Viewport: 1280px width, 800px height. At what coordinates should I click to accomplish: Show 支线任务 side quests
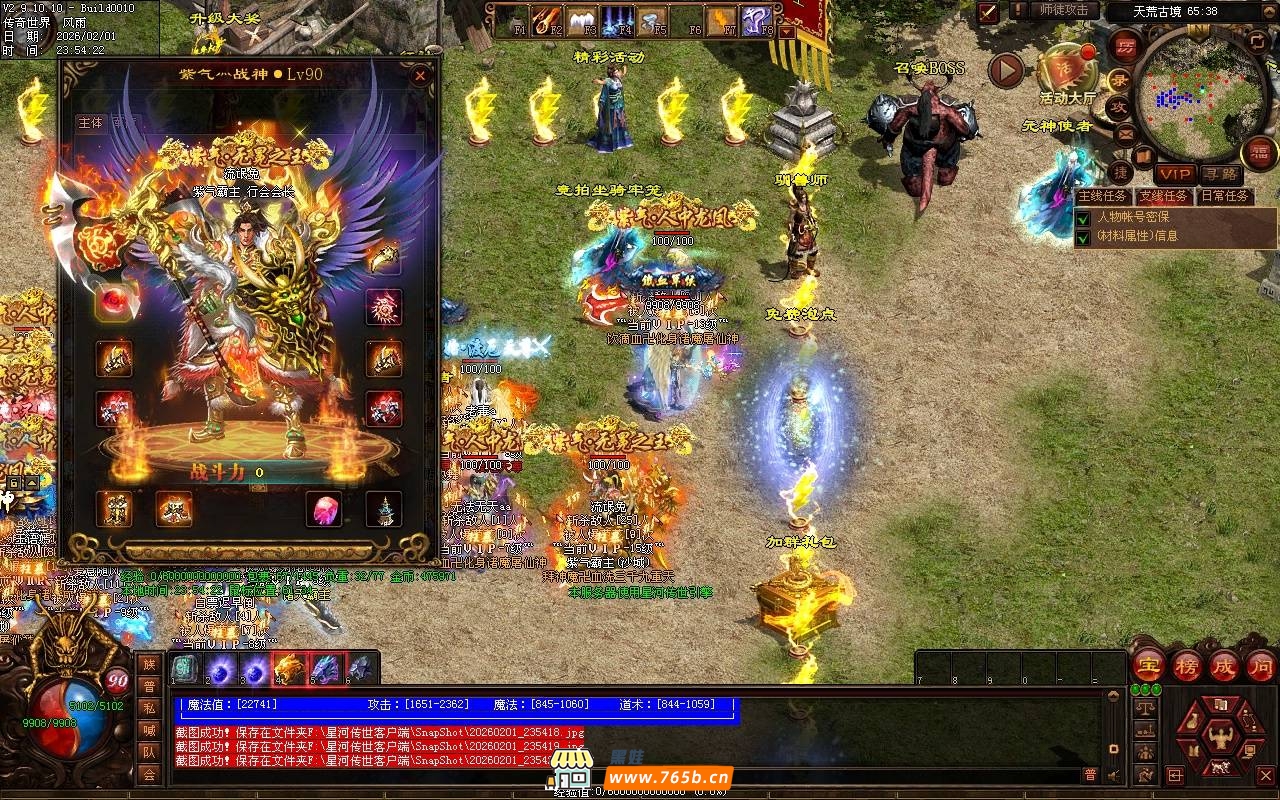[x=1163, y=196]
